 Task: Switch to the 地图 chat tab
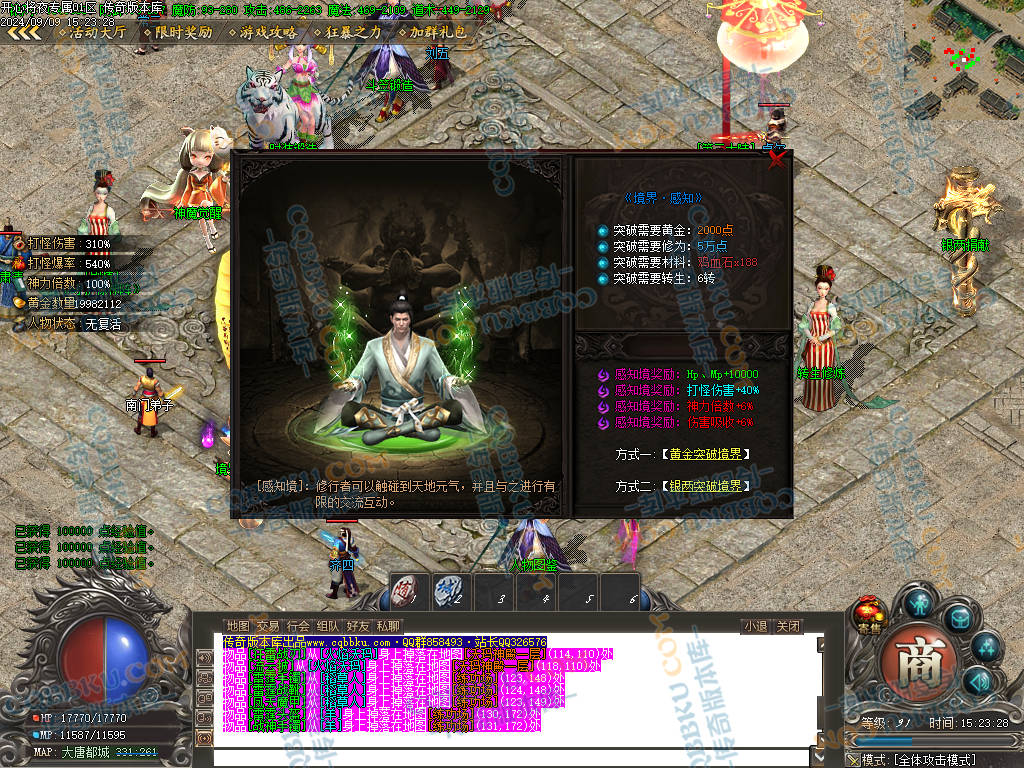238,627
